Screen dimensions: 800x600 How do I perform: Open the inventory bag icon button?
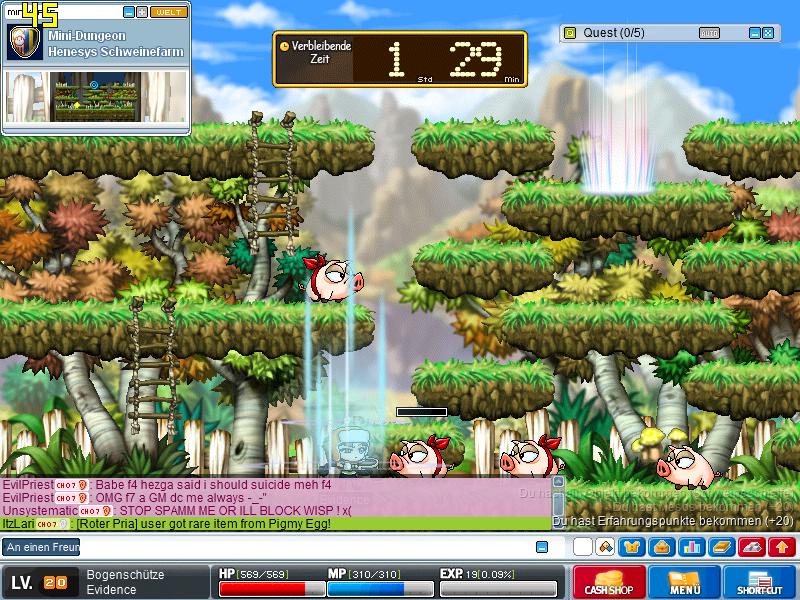(661, 547)
